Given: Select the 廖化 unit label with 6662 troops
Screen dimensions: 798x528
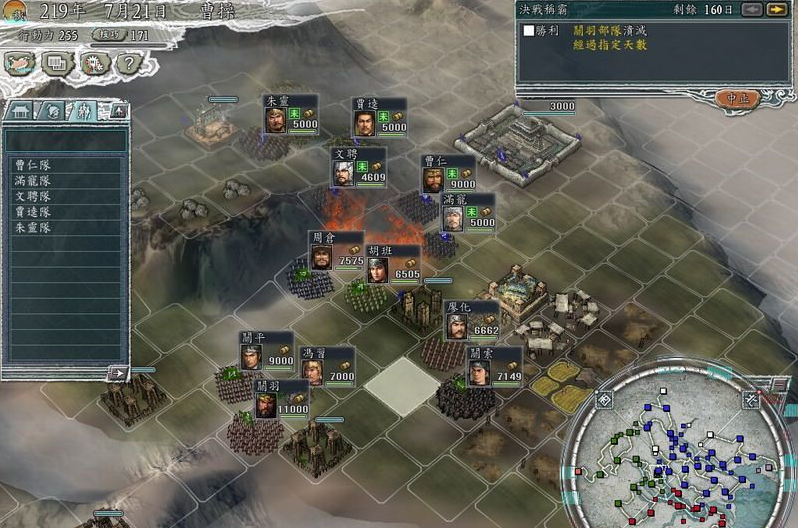Looking at the screenshot, I should [x=471, y=318].
